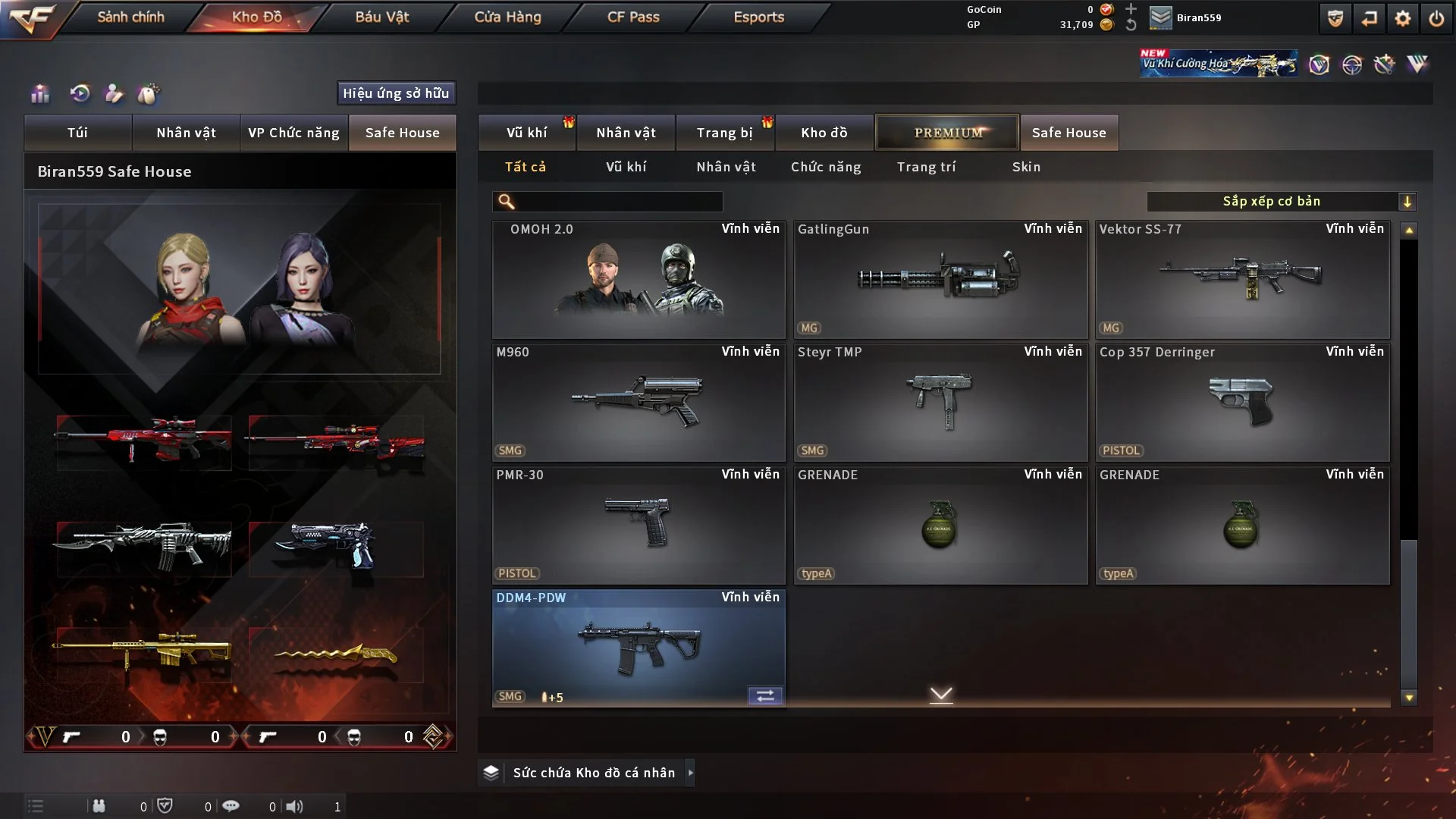
Task: Open the Sảnh chính lobby tab
Action: tap(130, 17)
